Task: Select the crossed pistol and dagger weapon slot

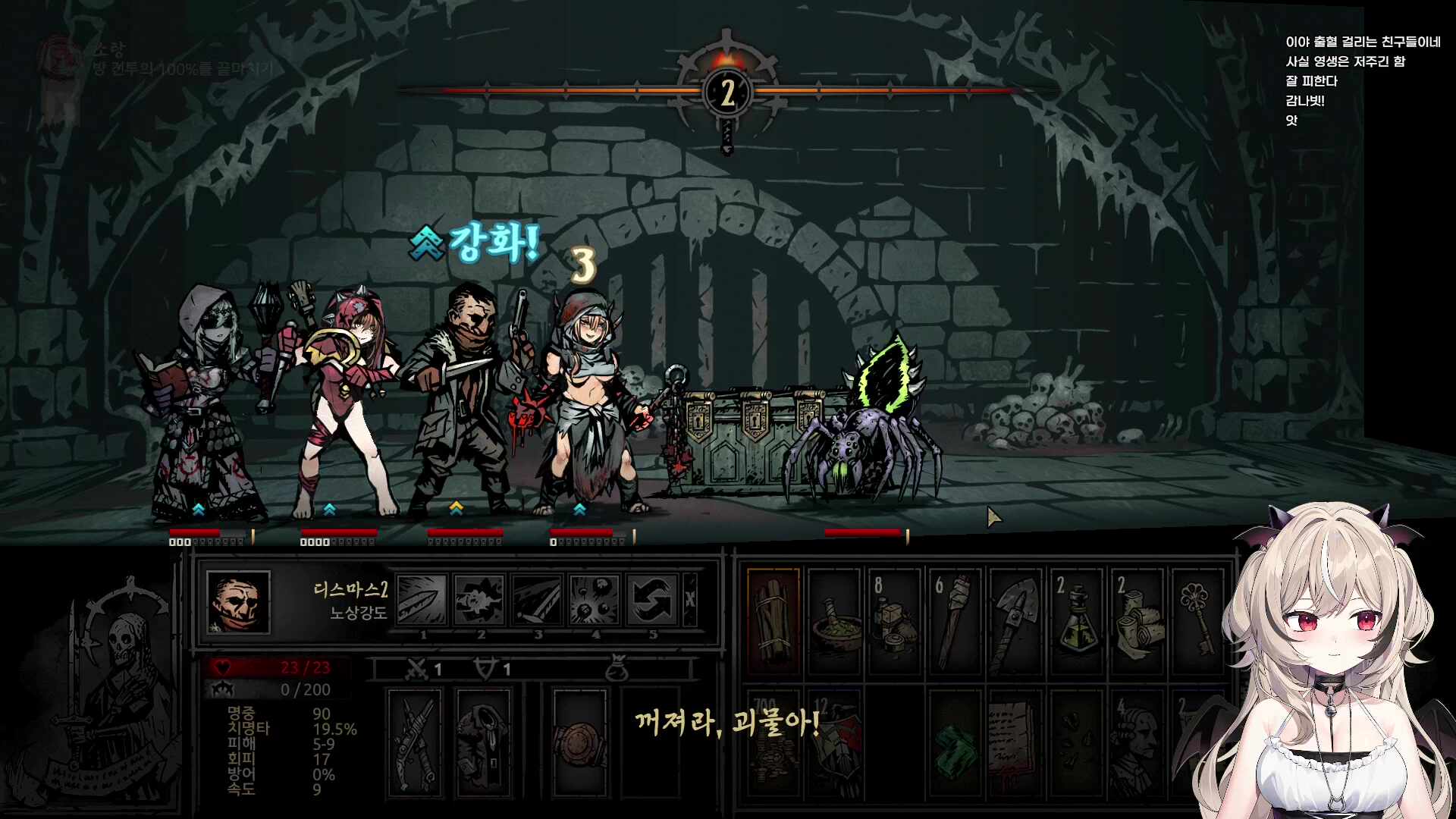Action: 415,743
